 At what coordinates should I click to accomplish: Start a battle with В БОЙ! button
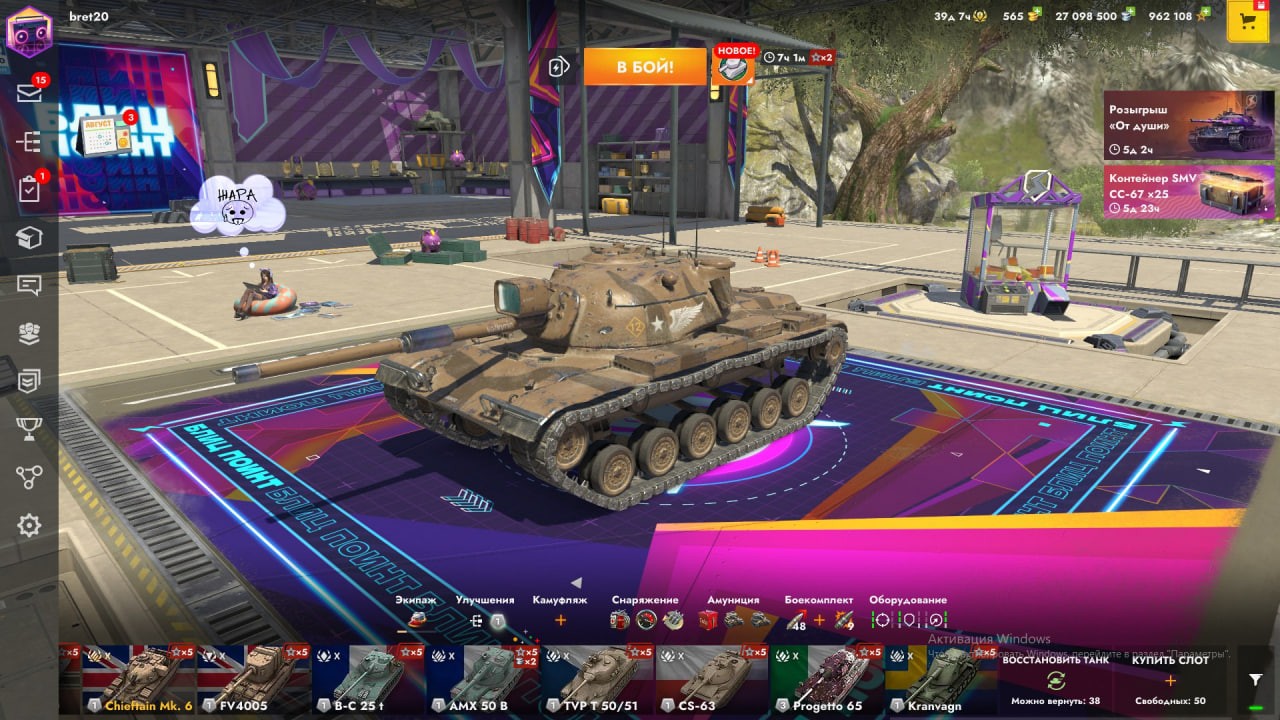(x=645, y=67)
